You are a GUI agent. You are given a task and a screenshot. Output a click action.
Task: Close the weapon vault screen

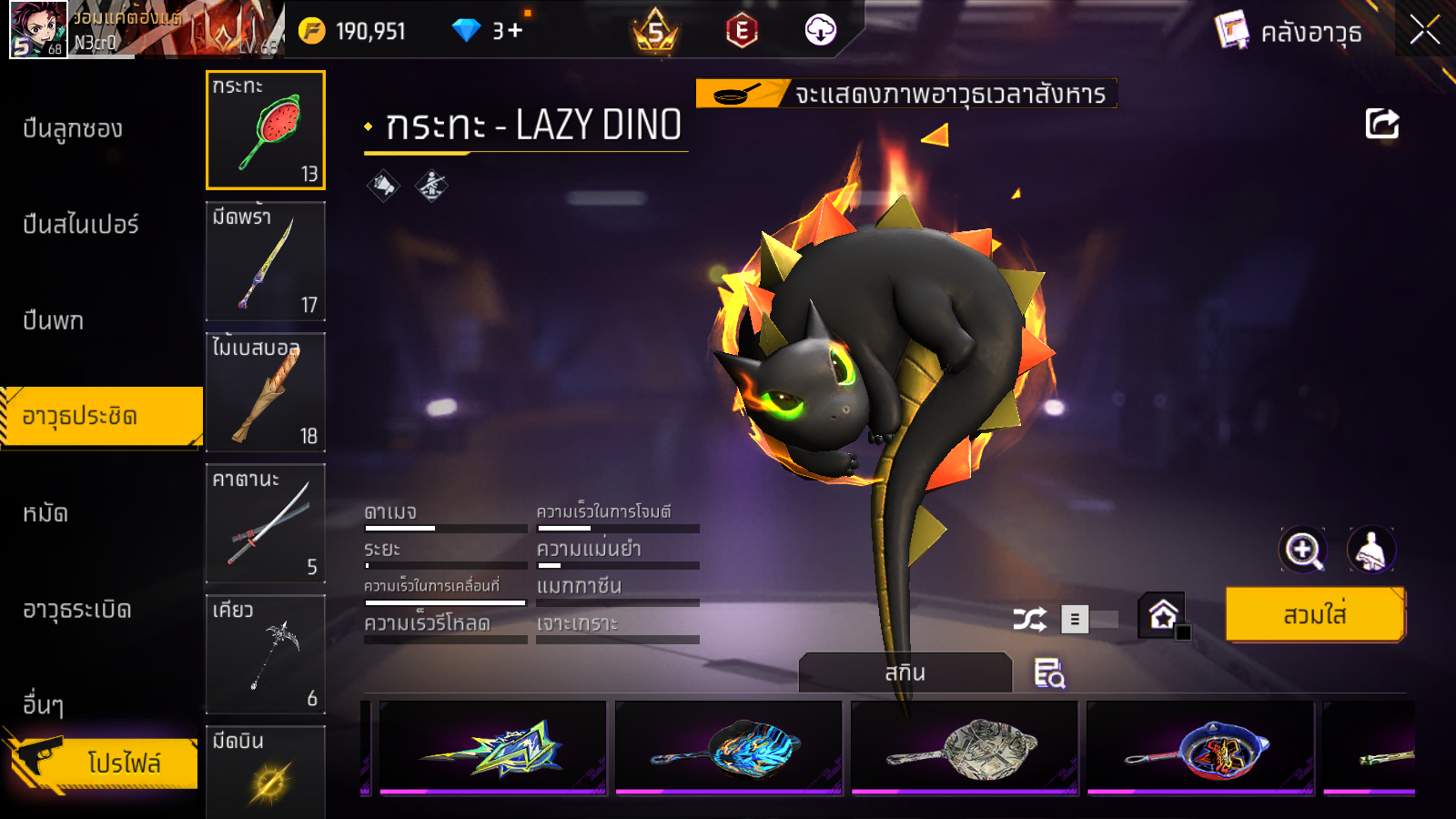coord(1424,31)
